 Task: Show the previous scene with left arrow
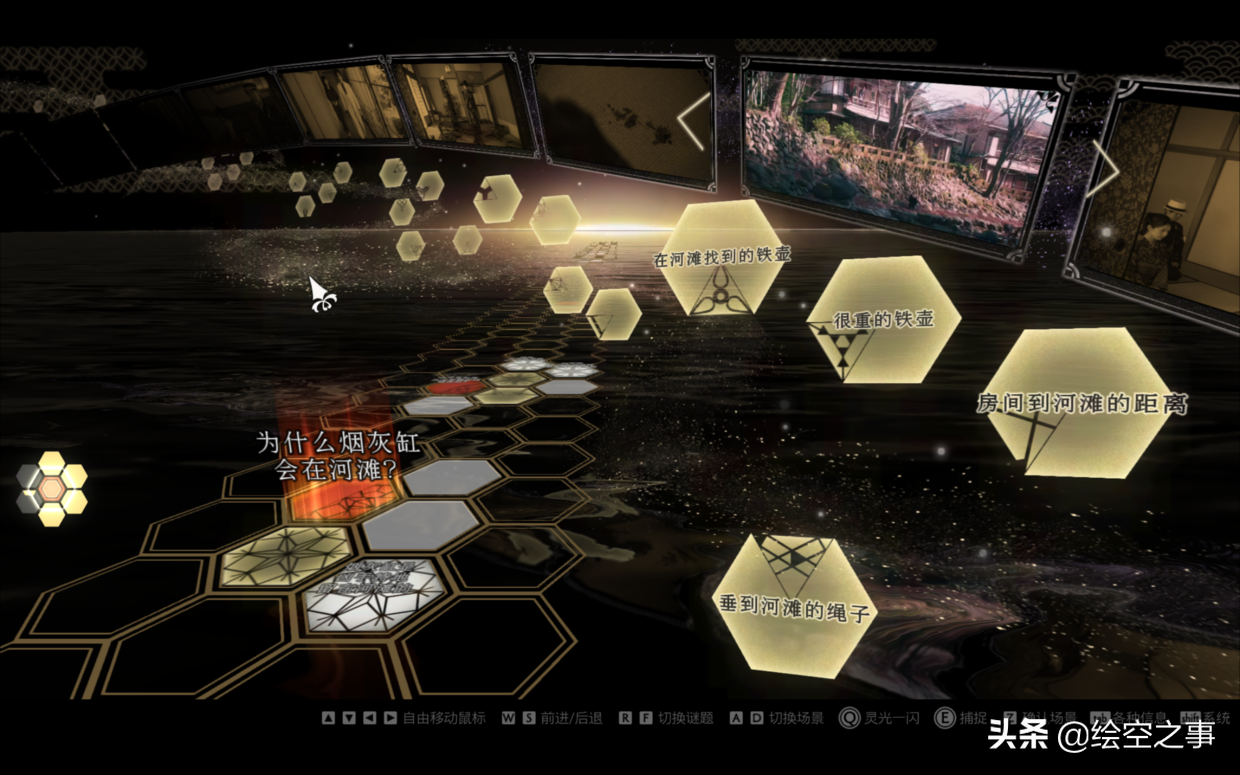coord(693,121)
